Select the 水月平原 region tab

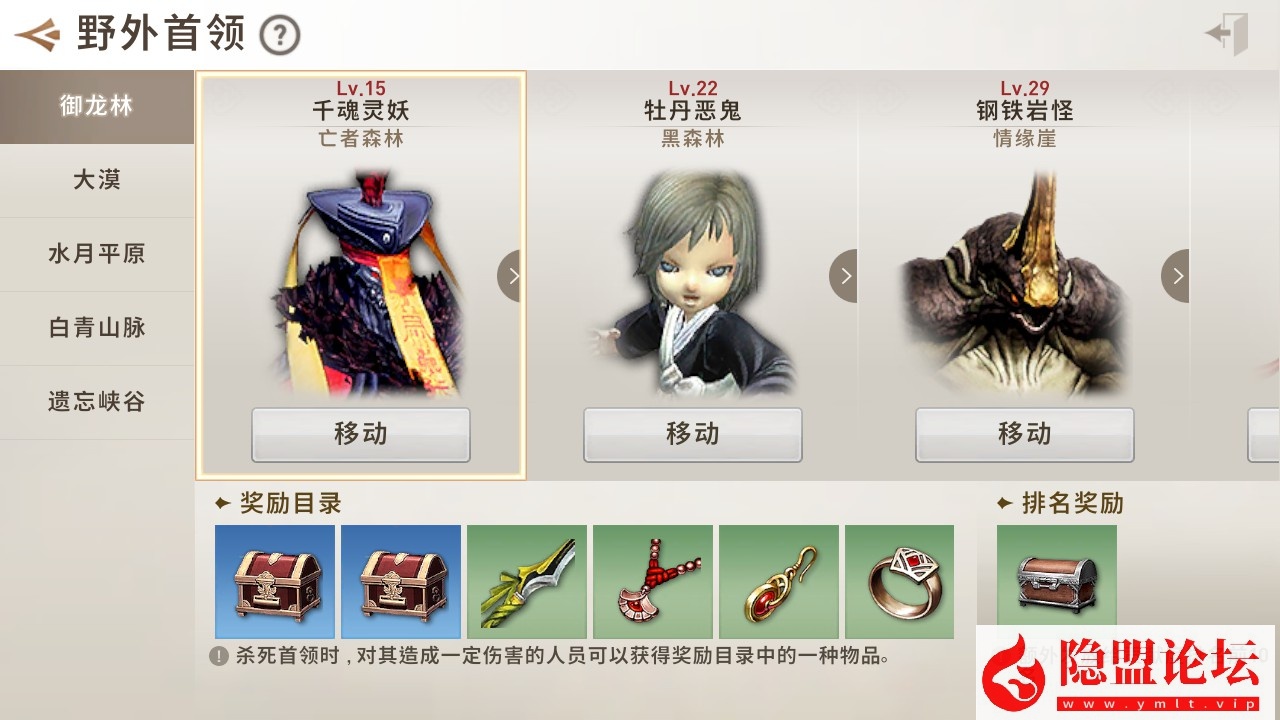[x=95, y=254]
